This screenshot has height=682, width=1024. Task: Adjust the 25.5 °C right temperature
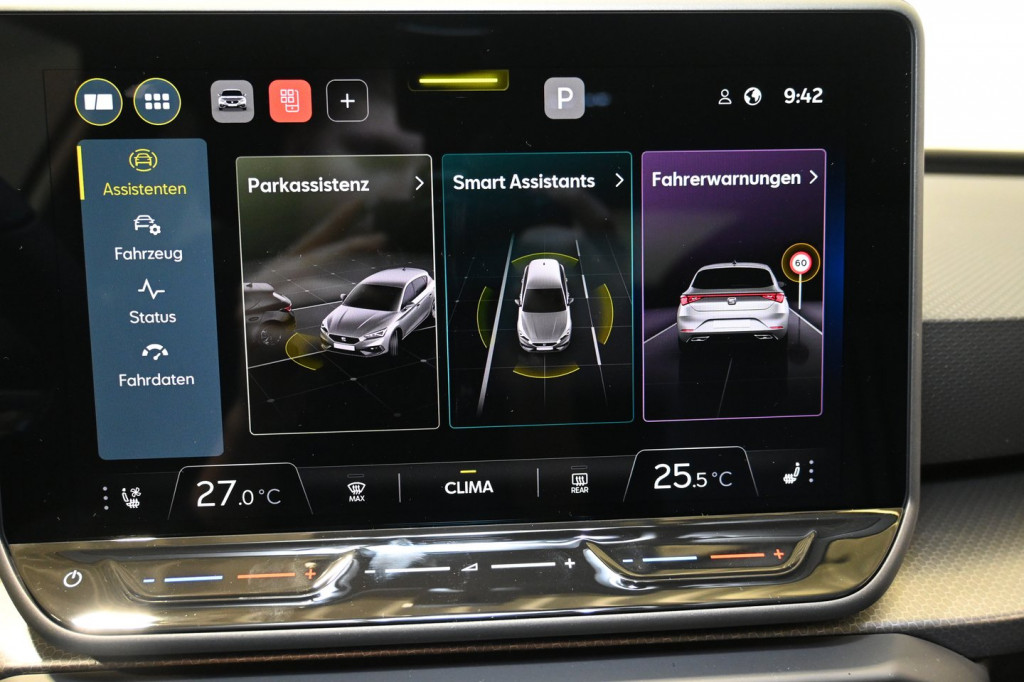691,476
